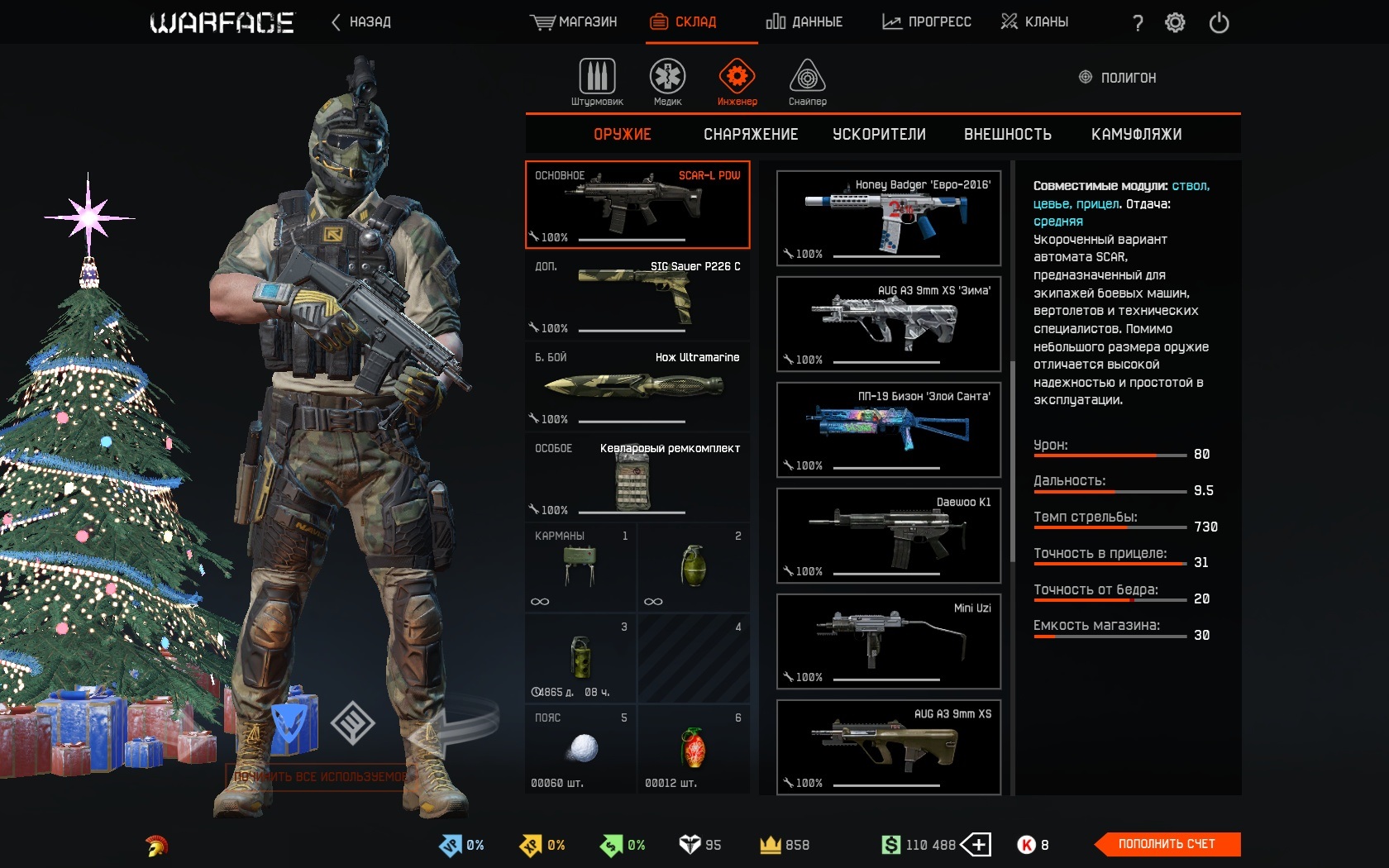Open the help question mark icon

pos(1137,23)
